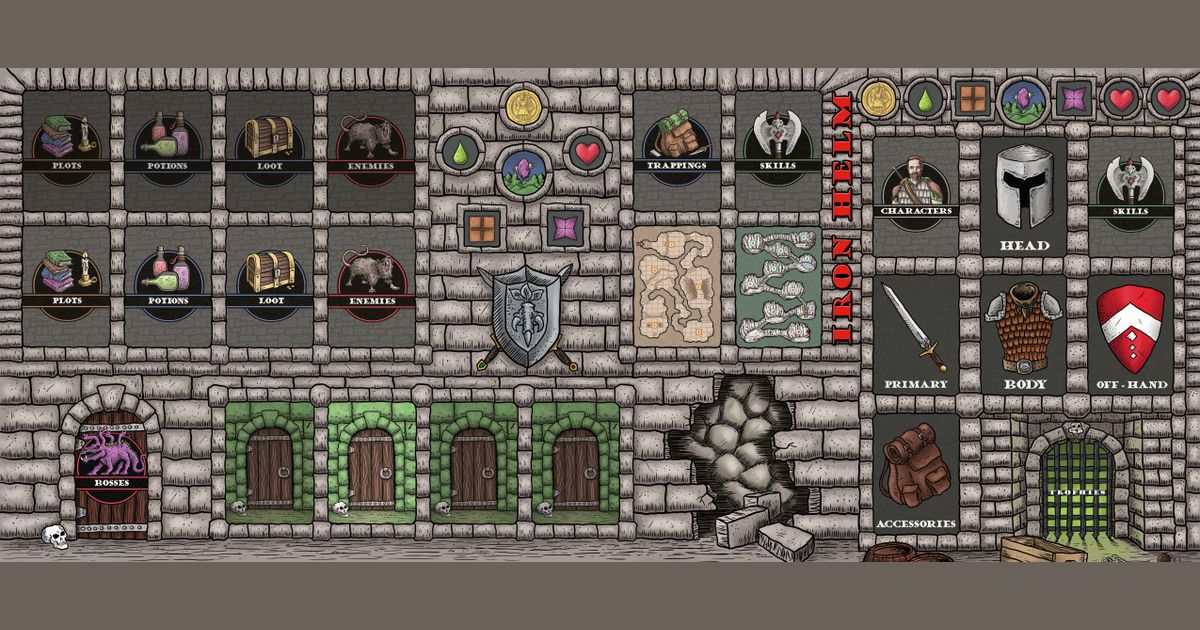Select the Off-Hand shield slot
This screenshot has height=630, width=1200.
point(1131,334)
